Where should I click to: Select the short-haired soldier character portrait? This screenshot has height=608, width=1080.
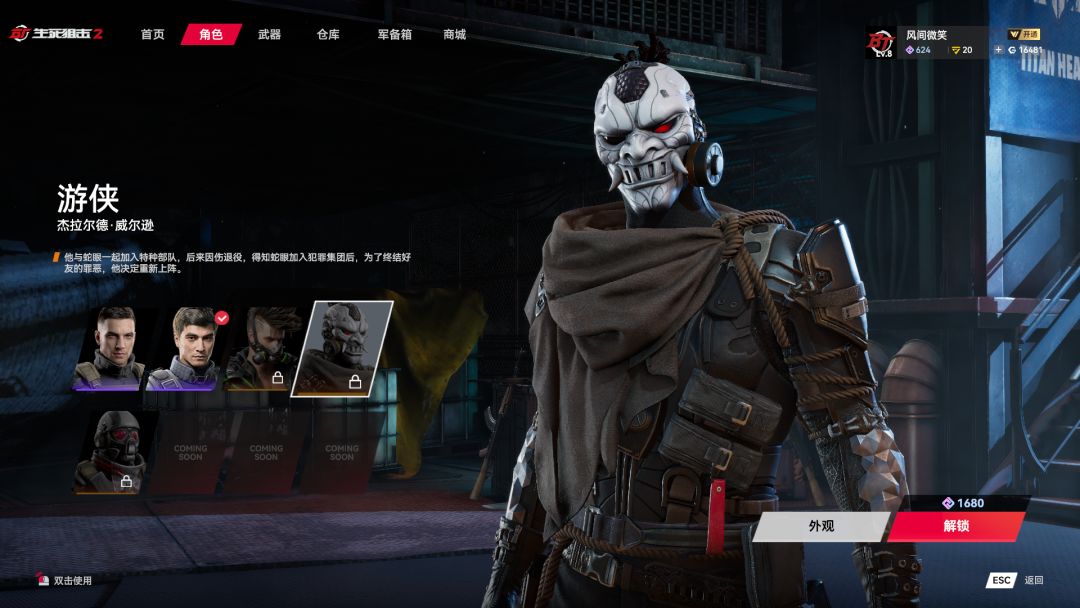(x=111, y=347)
